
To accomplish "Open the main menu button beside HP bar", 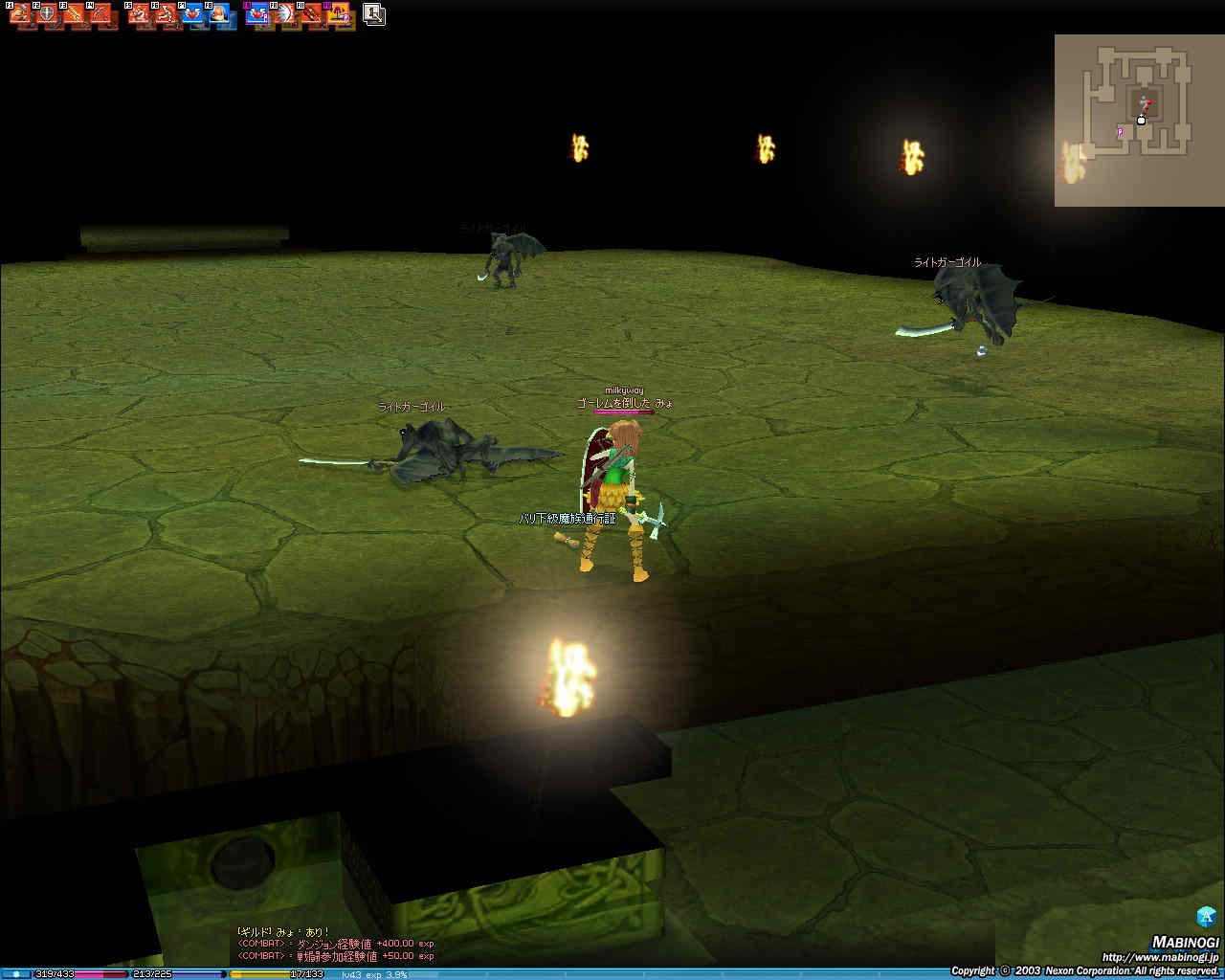I will point(15,974).
